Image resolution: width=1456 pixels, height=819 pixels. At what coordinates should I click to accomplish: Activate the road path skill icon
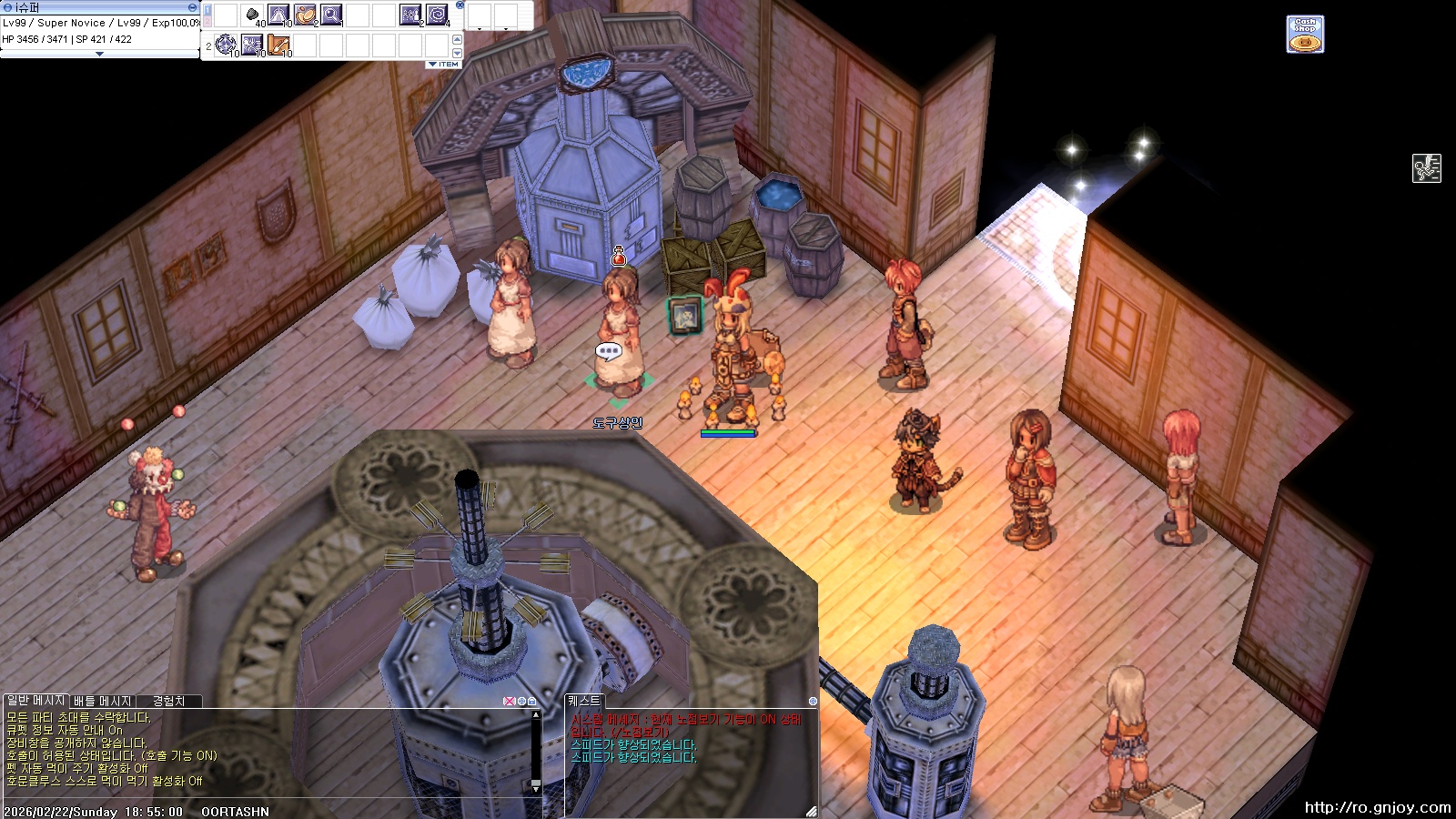coord(278,15)
